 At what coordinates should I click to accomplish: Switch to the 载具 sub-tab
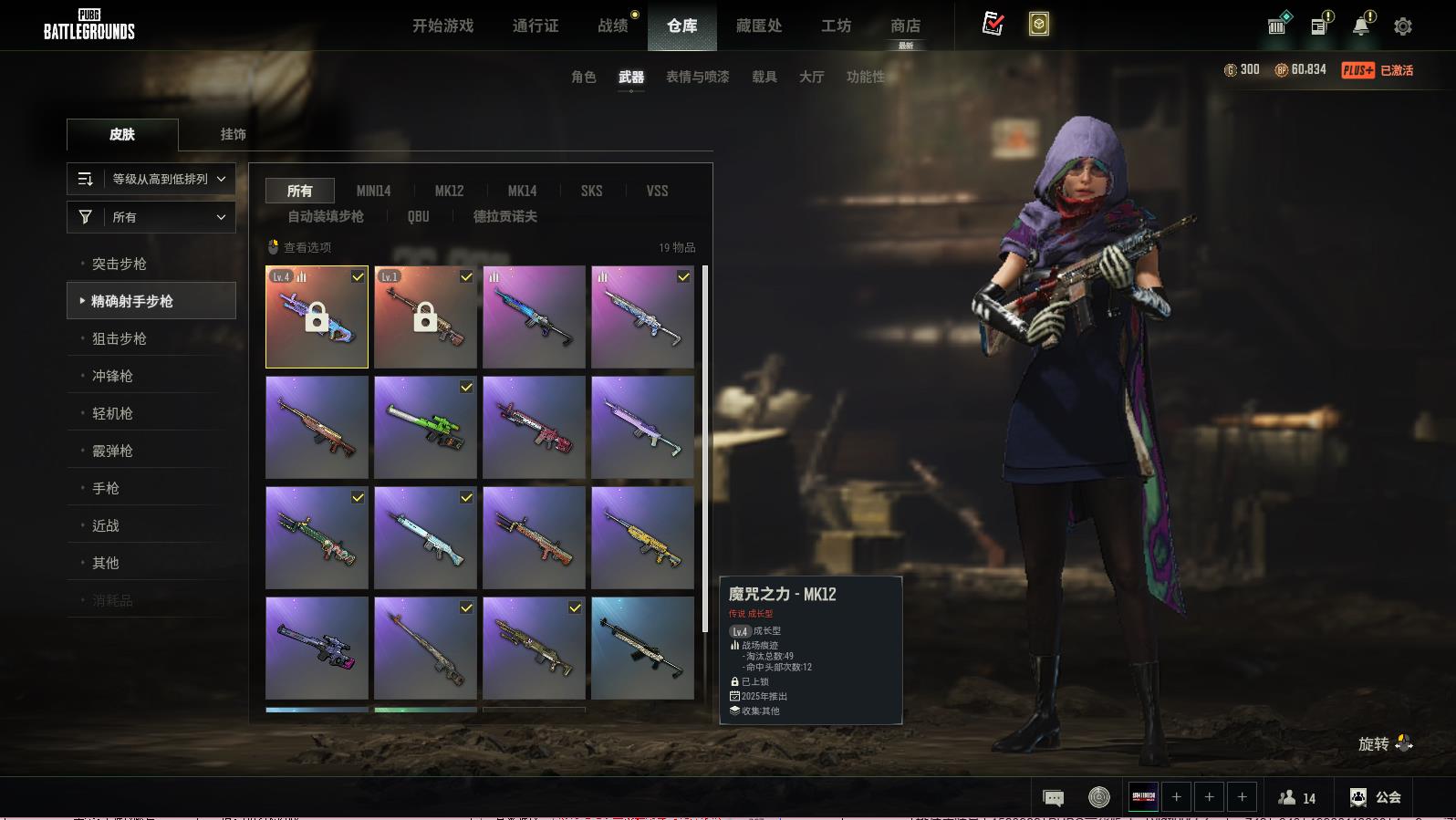pyautogui.click(x=764, y=77)
